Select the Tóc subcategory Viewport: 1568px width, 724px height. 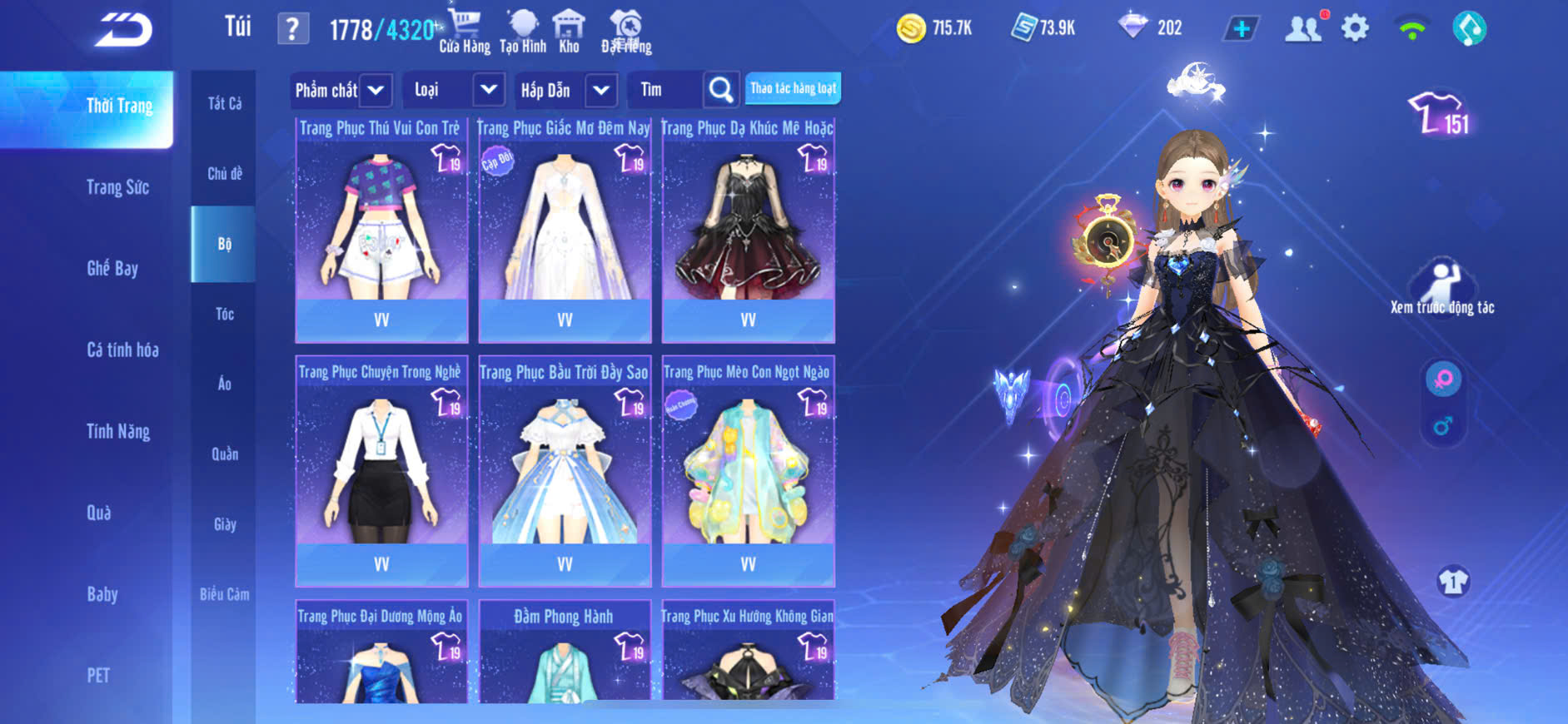point(224,314)
